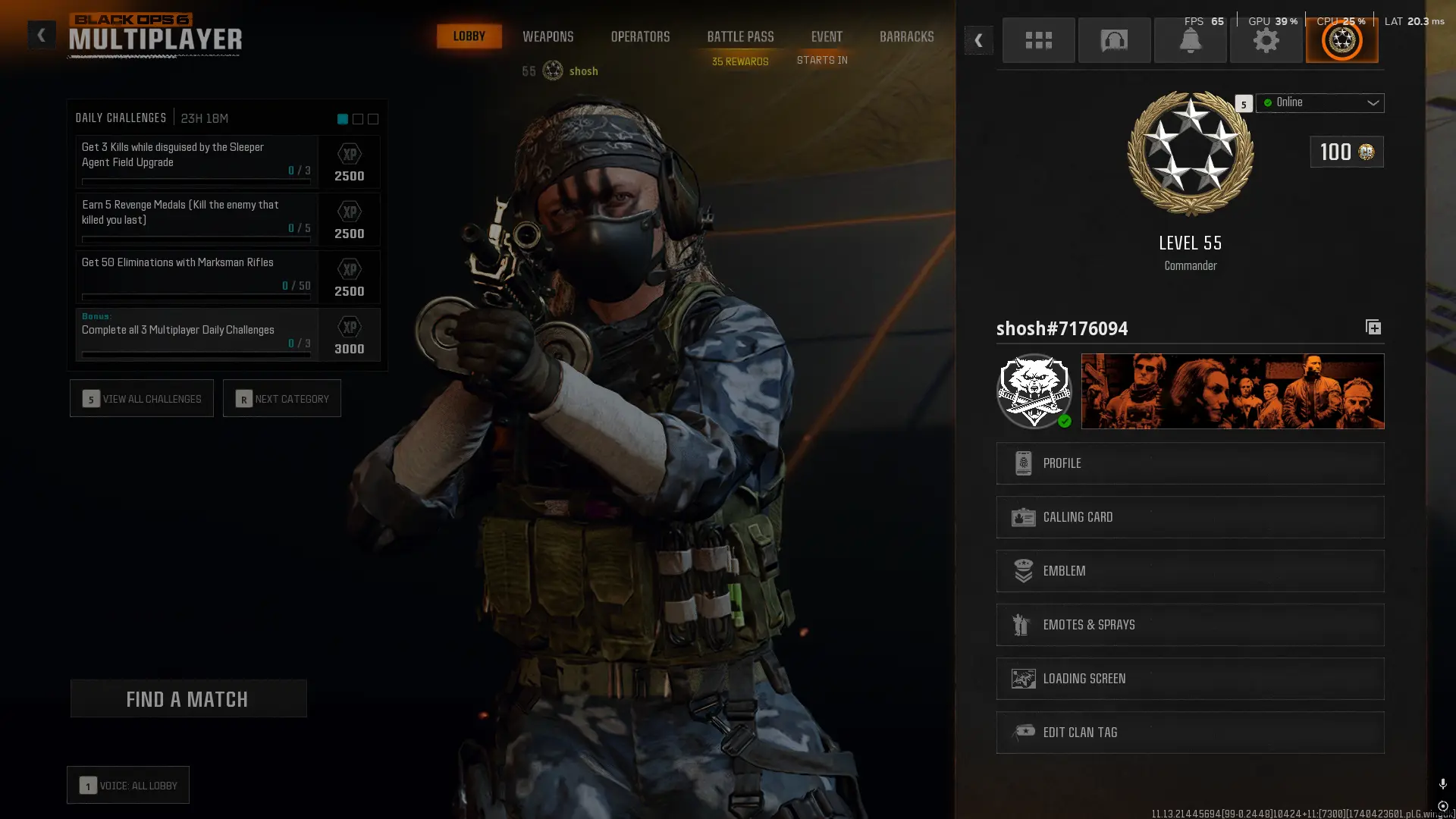Select the equipped calling card banner thumbnail
Image resolution: width=1456 pixels, height=819 pixels.
pyautogui.click(x=1232, y=391)
